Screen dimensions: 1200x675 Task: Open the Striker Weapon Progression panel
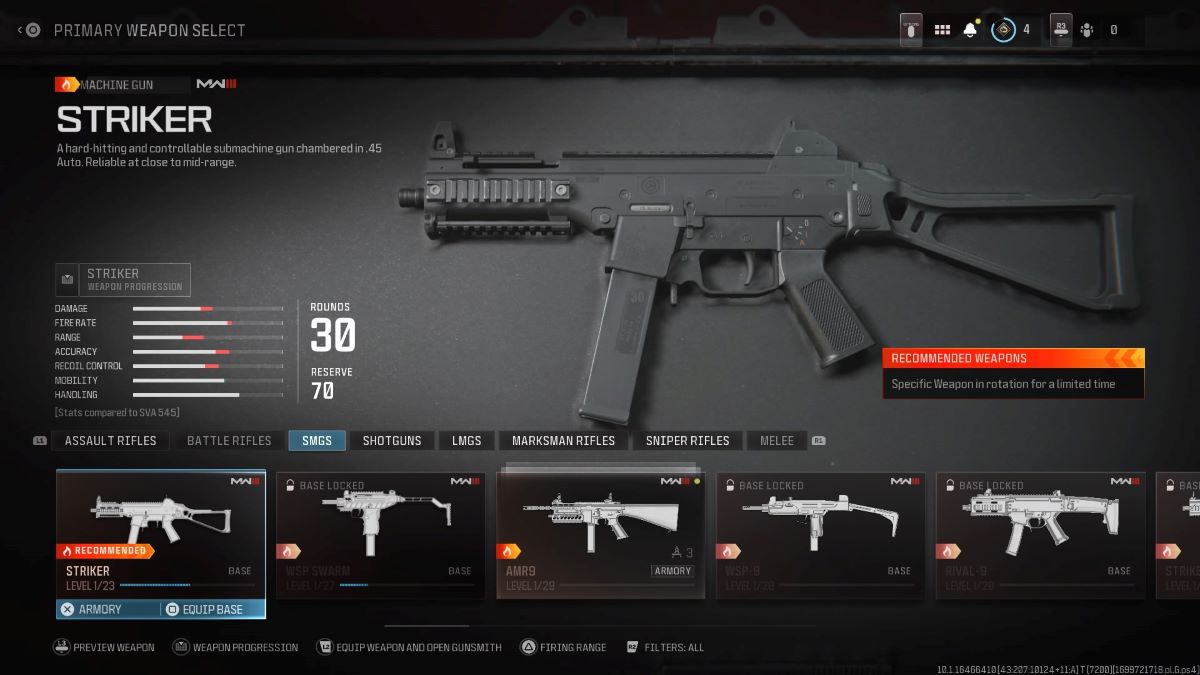[x=124, y=279]
